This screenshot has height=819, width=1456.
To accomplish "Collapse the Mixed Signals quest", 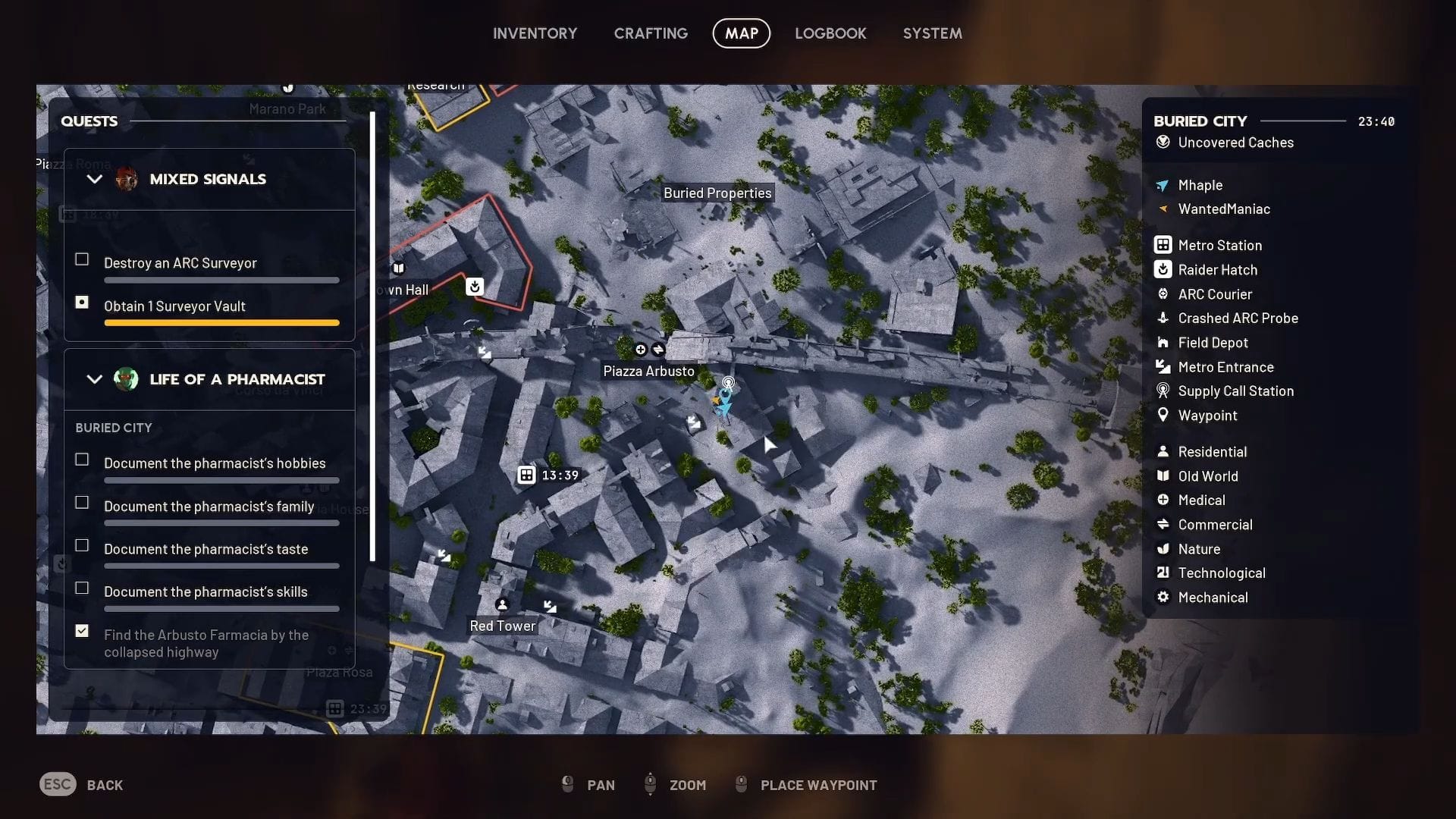I will pos(94,179).
